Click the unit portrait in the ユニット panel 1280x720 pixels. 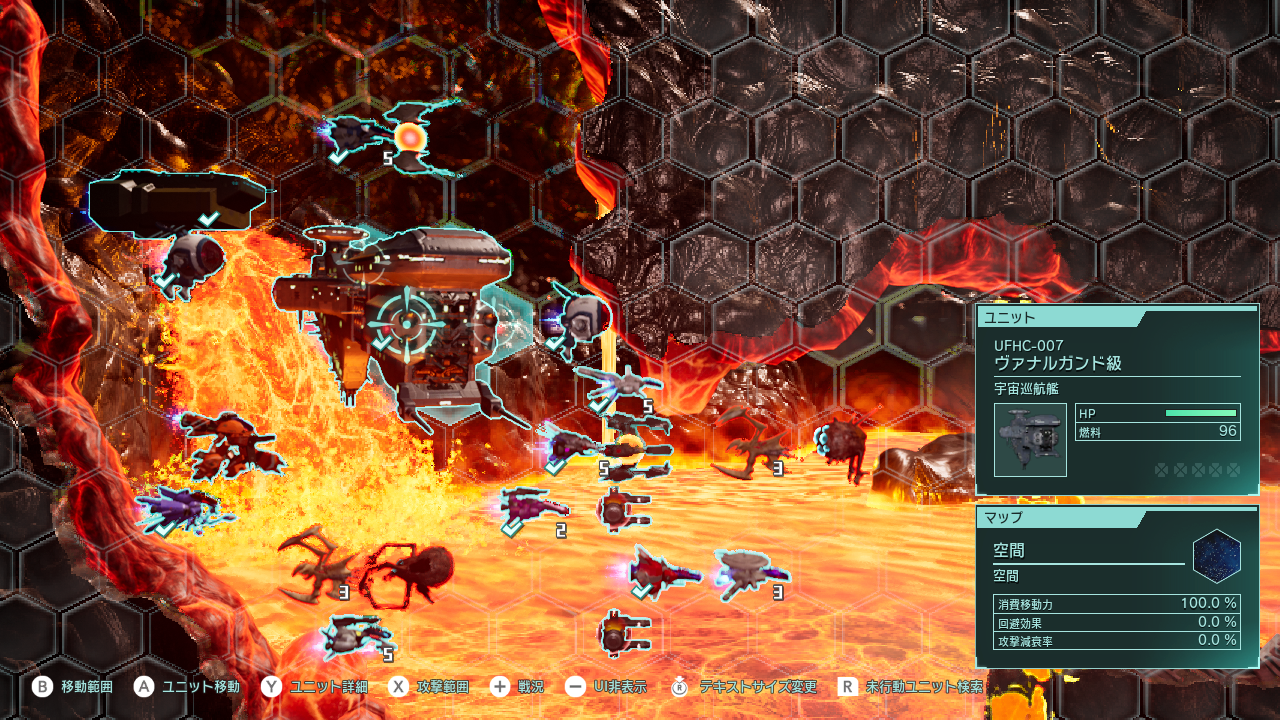(1030, 438)
